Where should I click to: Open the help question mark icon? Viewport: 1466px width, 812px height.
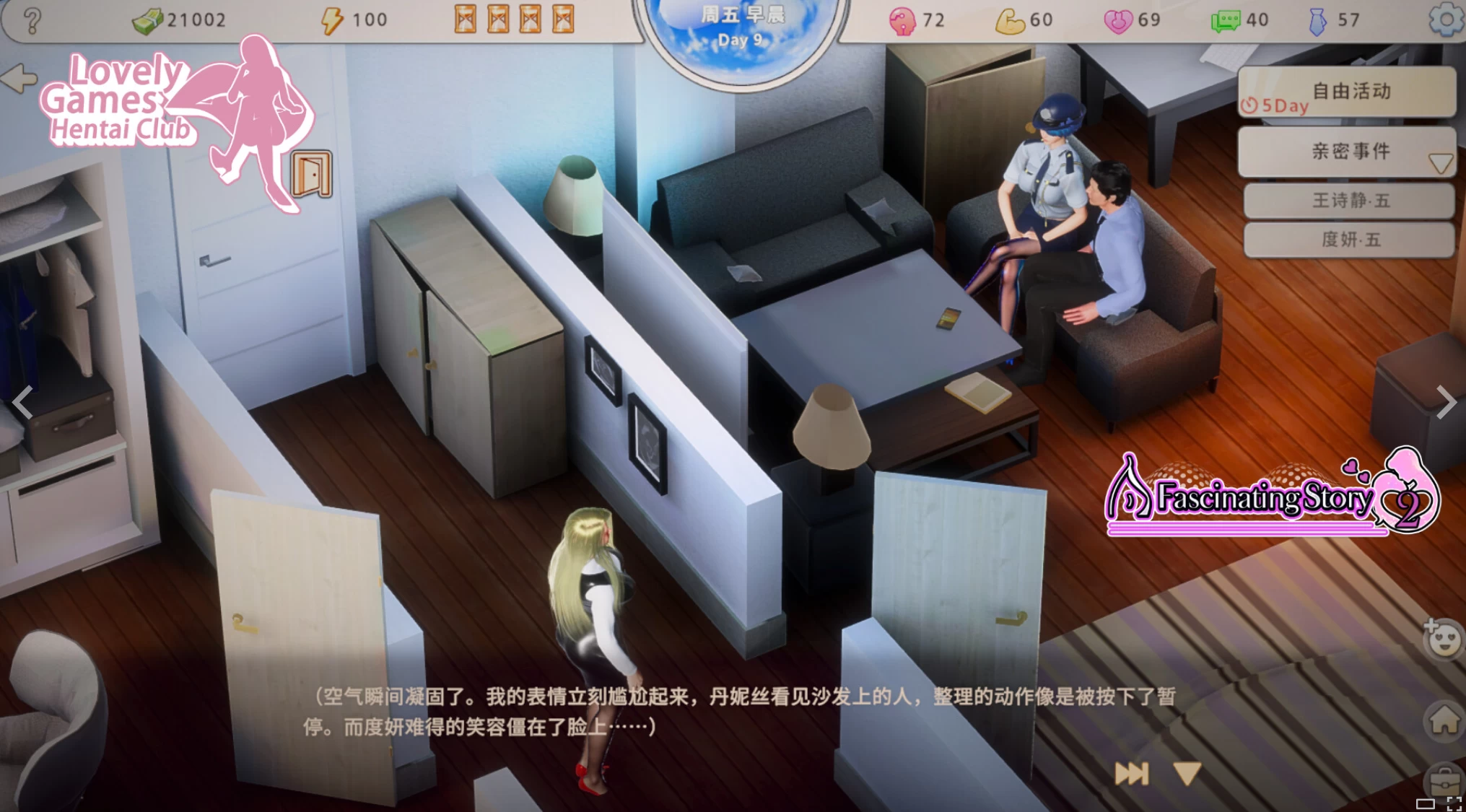coord(30,19)
